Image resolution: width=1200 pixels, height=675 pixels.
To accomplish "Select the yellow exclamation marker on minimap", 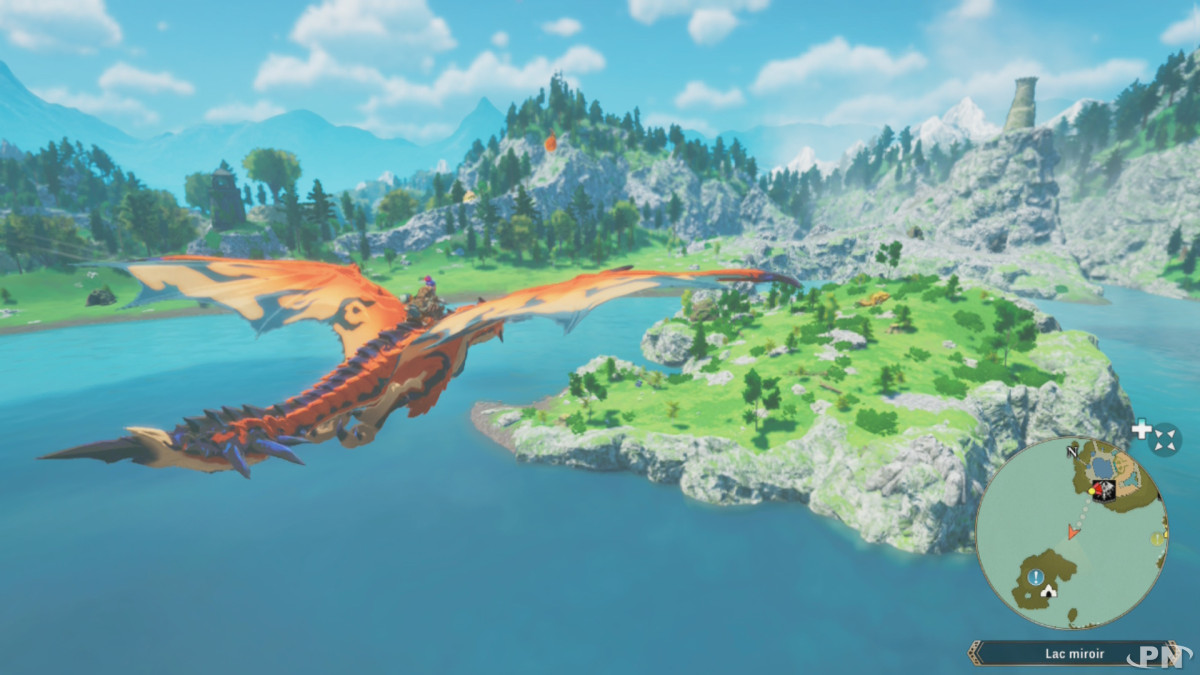I will pyautogui.click(x=1158, y=538).
